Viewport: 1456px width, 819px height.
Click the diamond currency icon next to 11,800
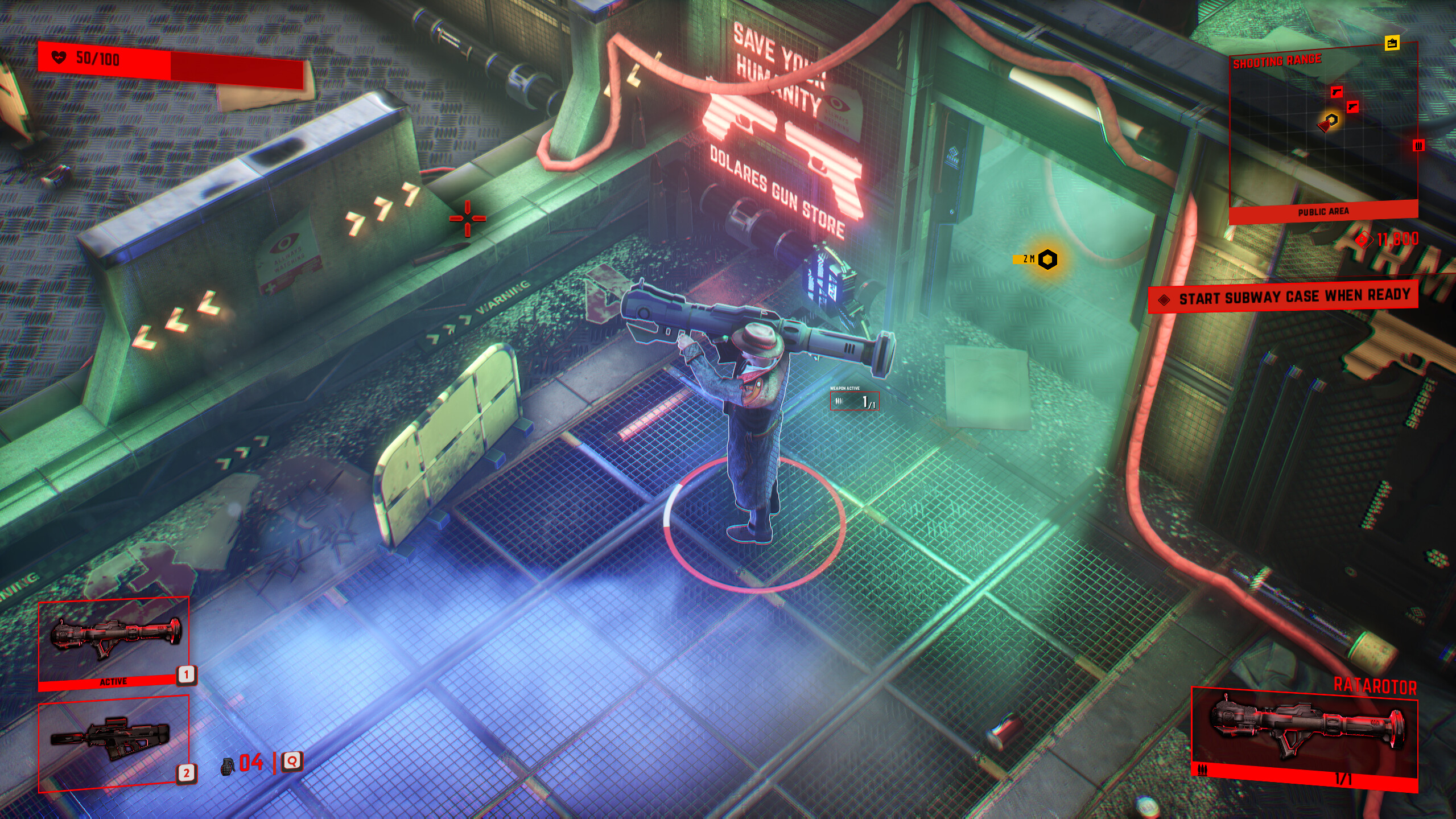tap(1366, 240)
